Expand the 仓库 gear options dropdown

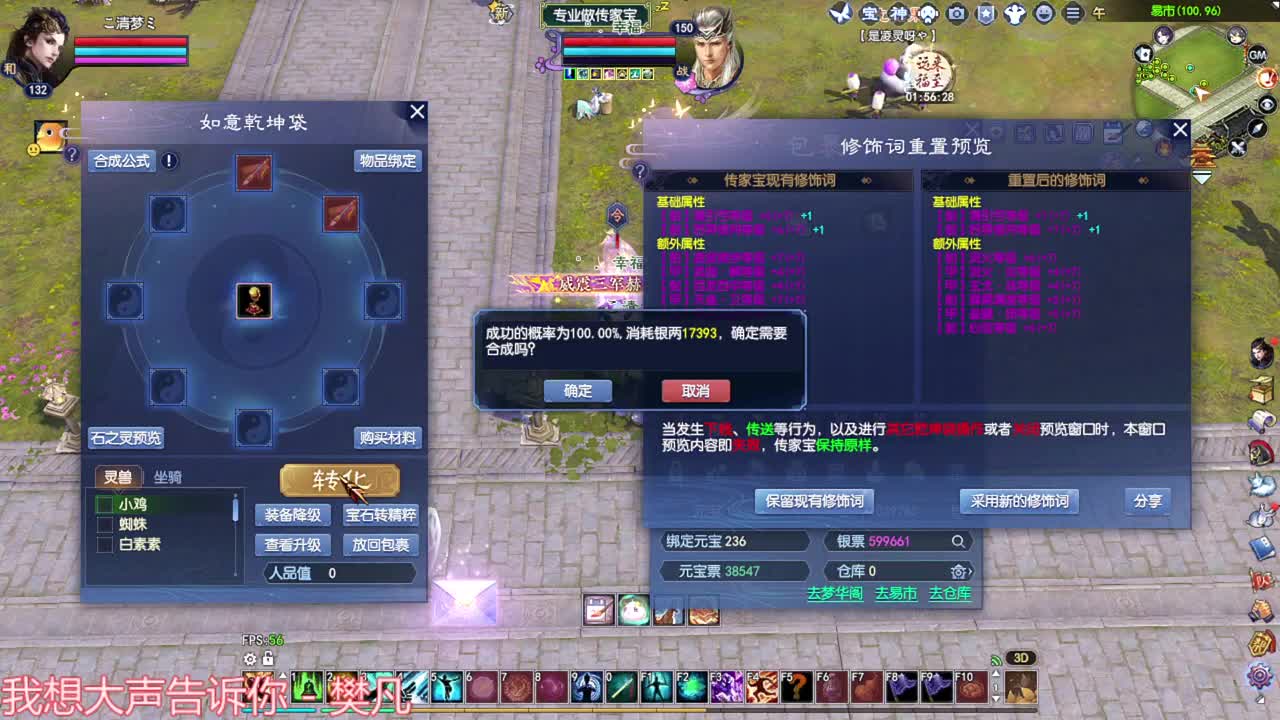click(959, 570)
